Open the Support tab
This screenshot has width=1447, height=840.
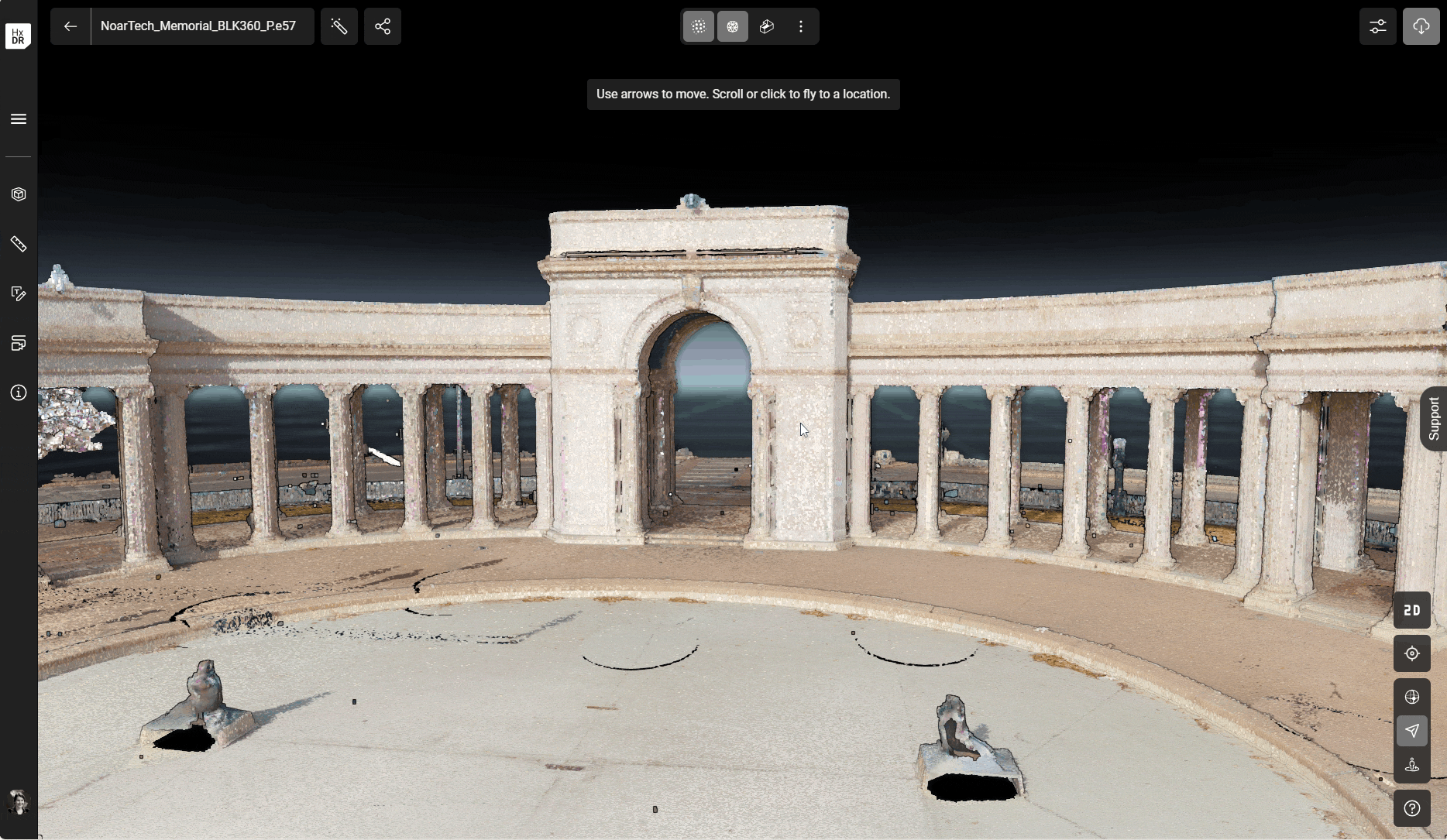[1435, 419]
